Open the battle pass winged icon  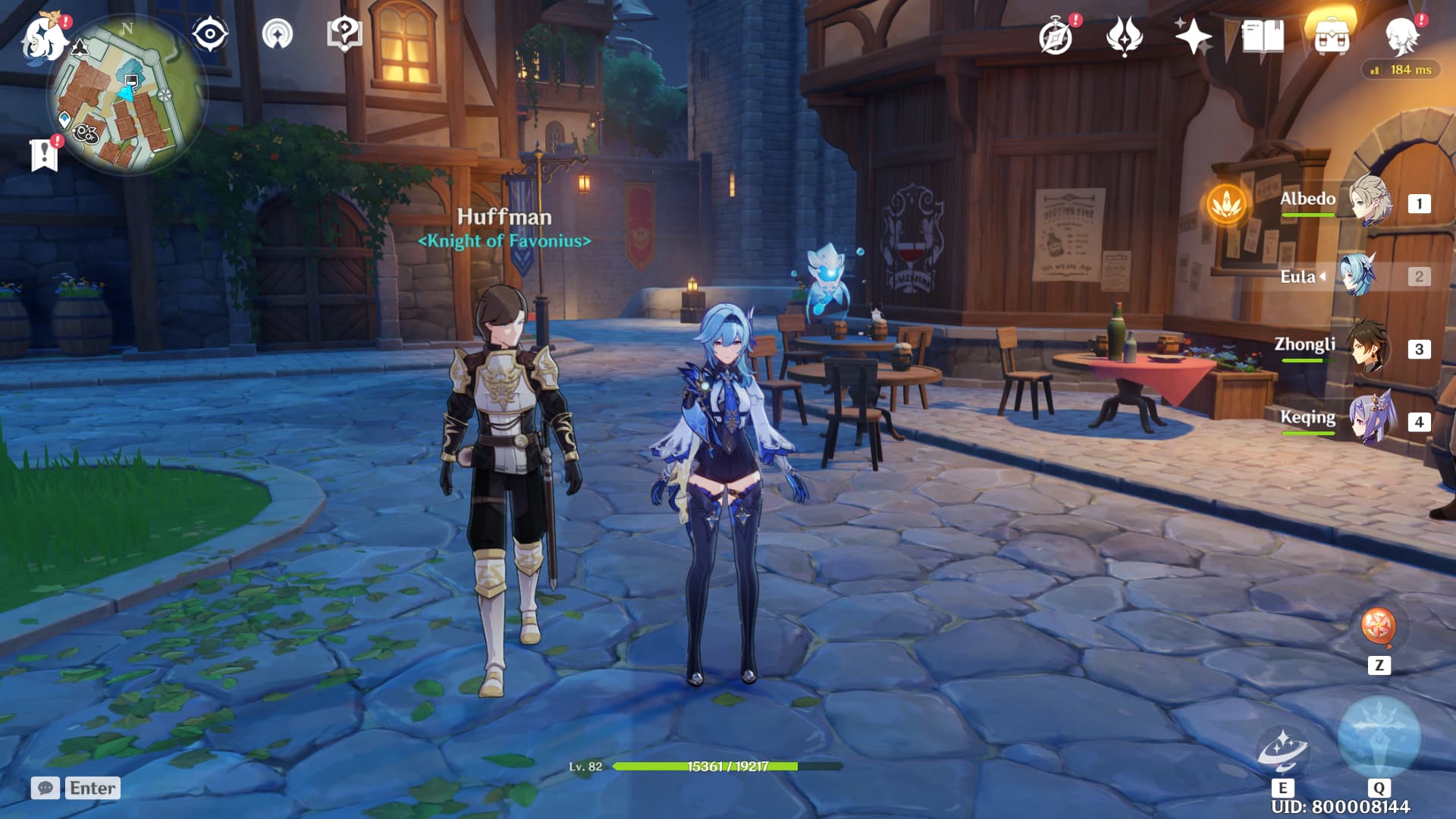click(x=1124, y=36)
